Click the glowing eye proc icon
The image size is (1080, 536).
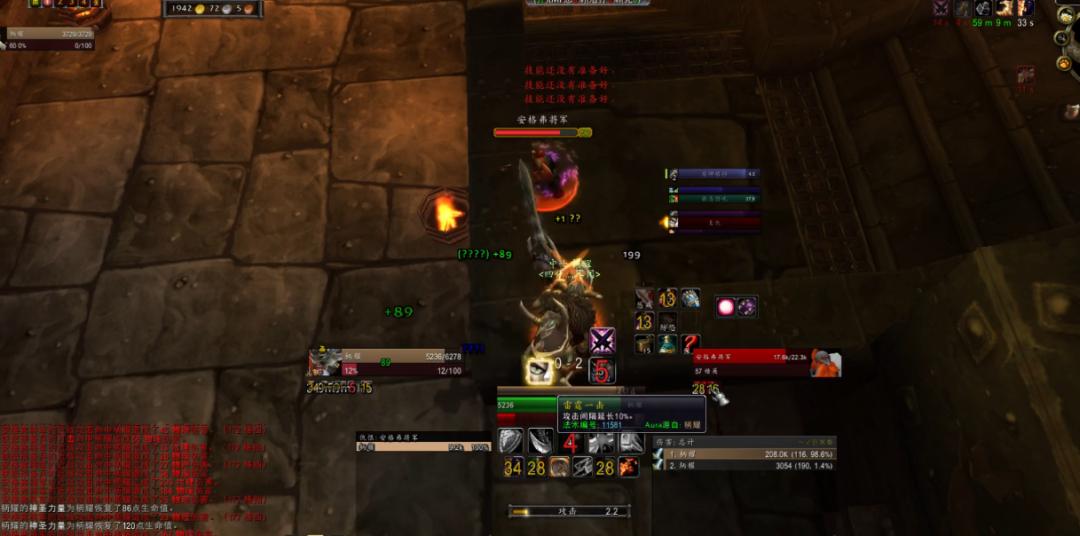click(x=541, y=371)
